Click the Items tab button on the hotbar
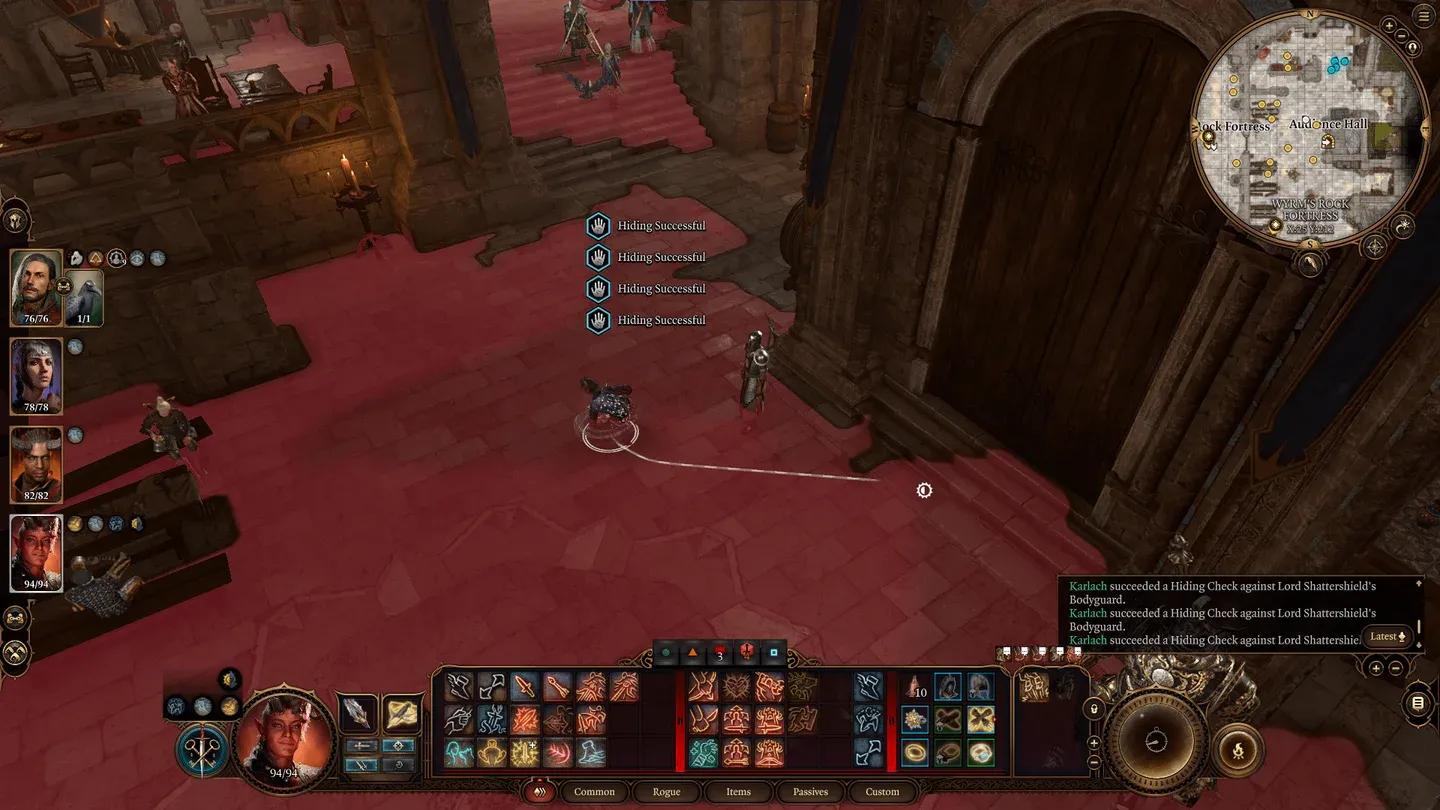This screenshot has width=1440, height=810. point(738,791)
